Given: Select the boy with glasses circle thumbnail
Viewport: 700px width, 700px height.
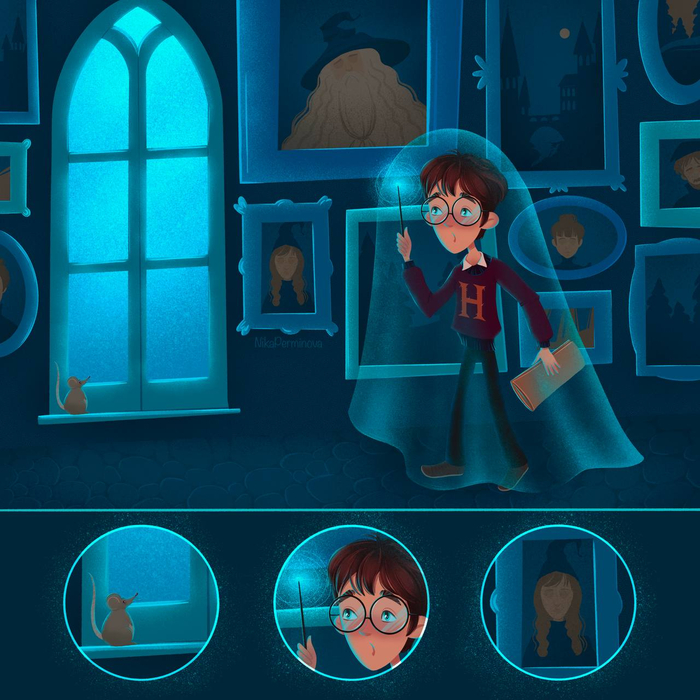Looking at the screenshot, I should [351, 602].
